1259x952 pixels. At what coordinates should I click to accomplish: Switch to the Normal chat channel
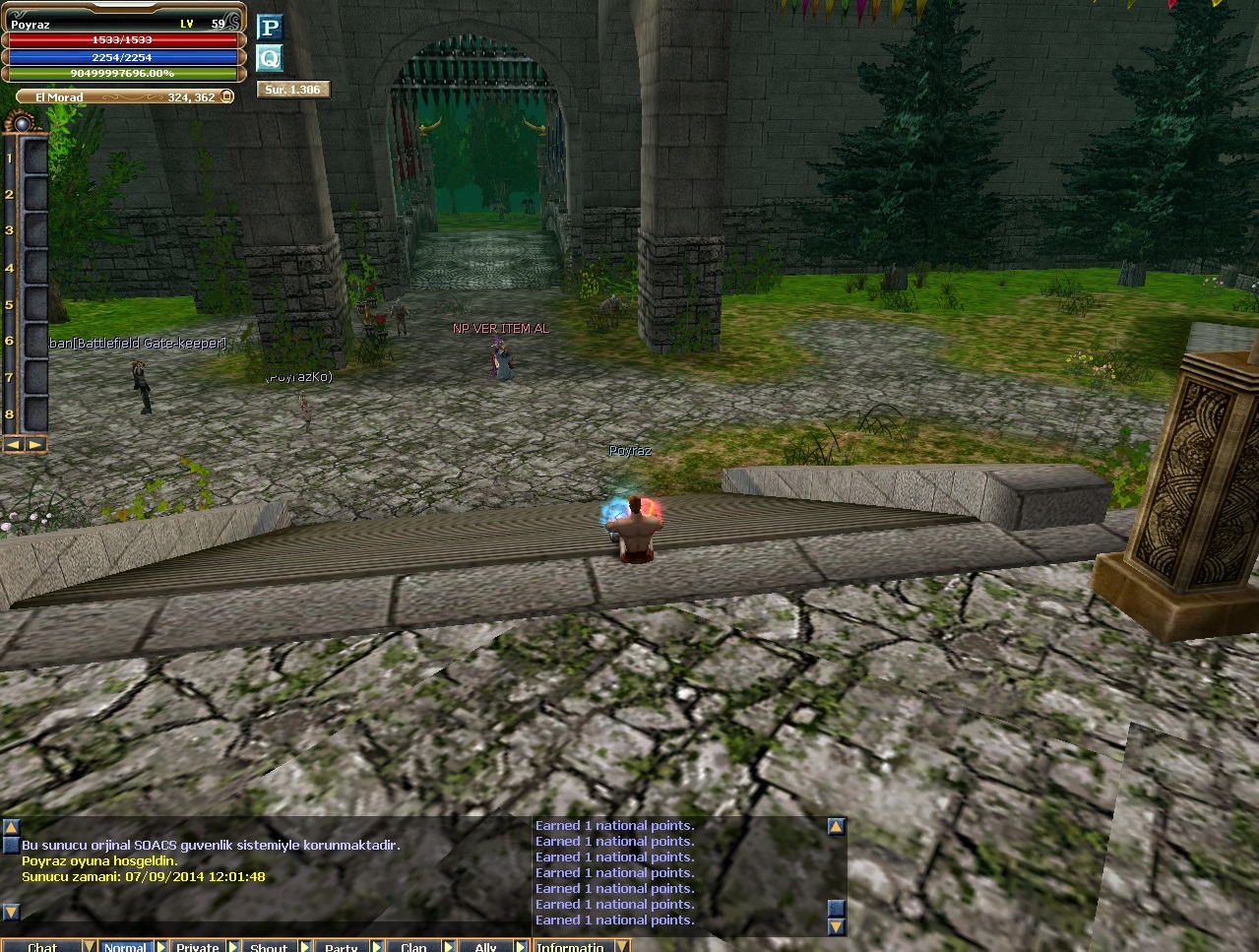coord(124,946)
